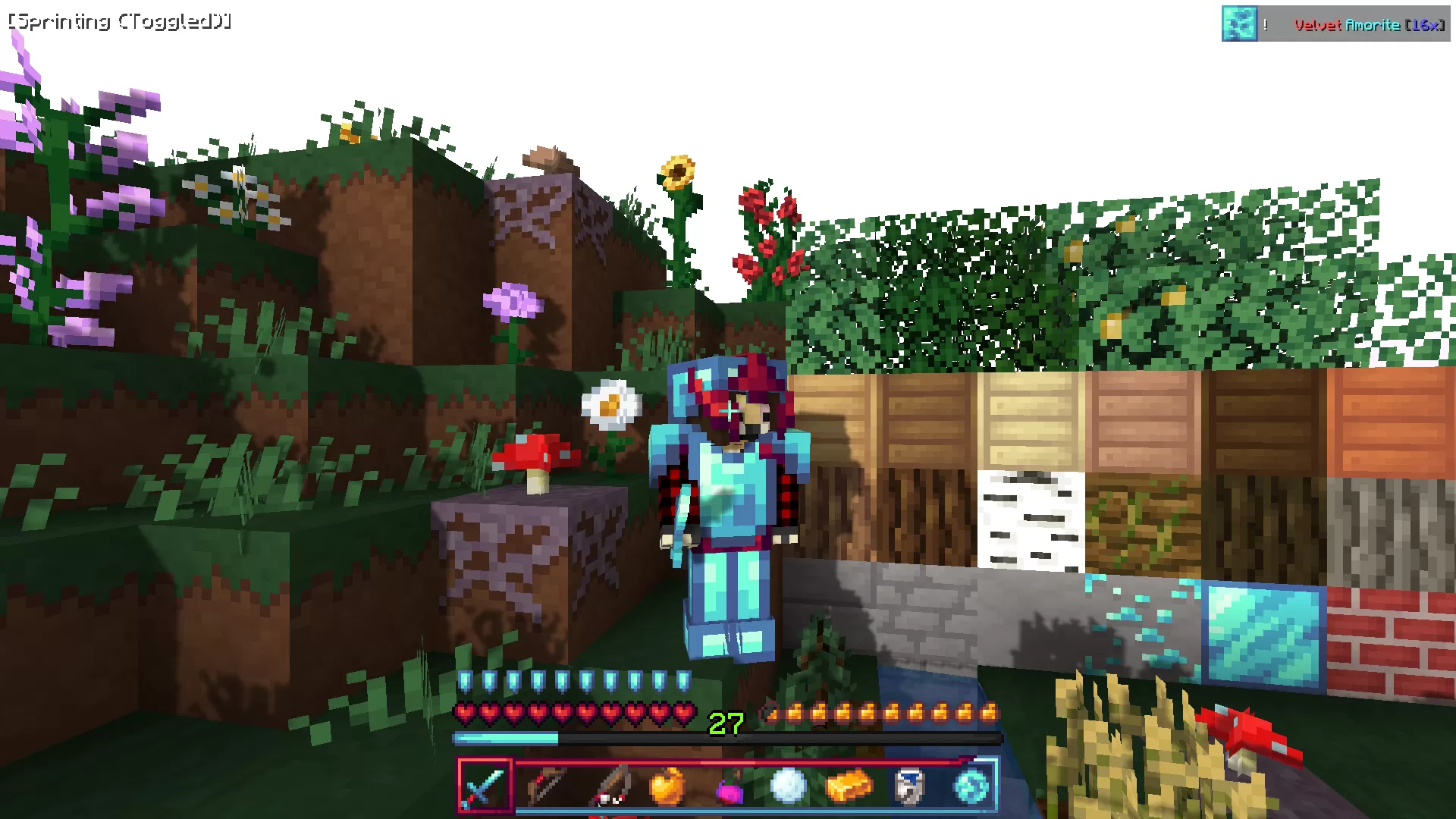The width and height of the screenshot is (1456, 819).
Task: Click the 16x resolution label
Action: (1426, 24)
